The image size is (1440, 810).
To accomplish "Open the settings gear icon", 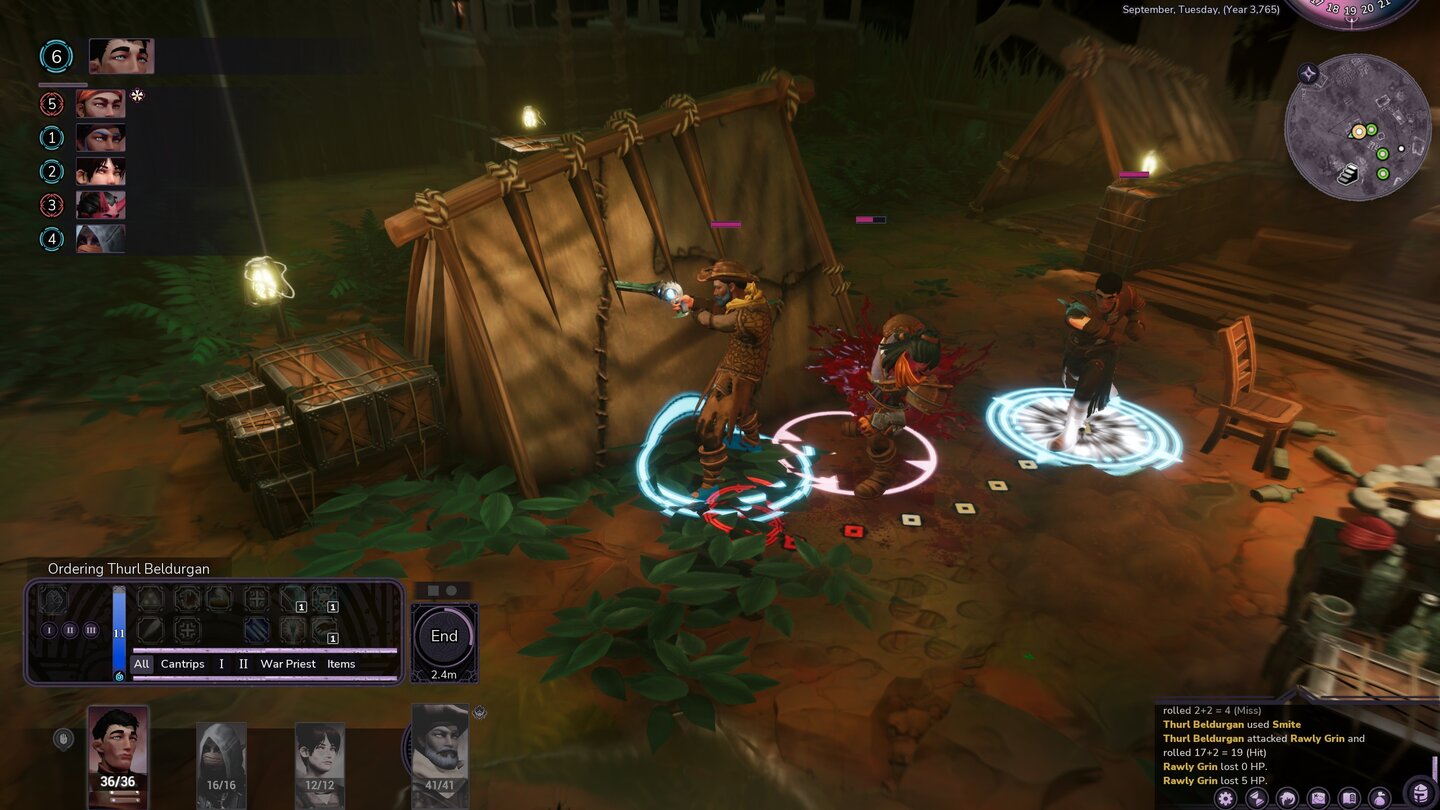I will (x=1225, y=798).
